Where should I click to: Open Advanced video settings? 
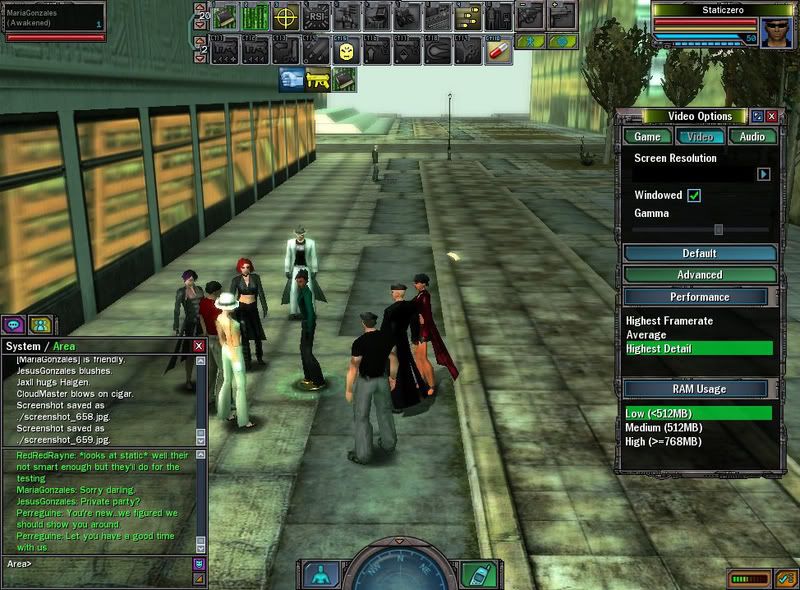699,275
